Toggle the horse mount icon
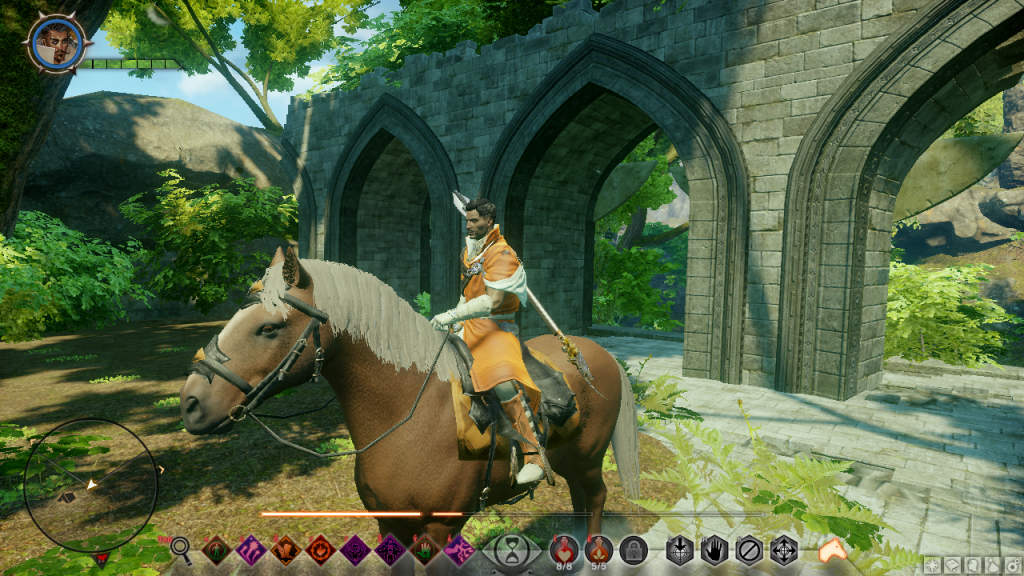Viewport: 1024px width, 576px height. point(832,549)
